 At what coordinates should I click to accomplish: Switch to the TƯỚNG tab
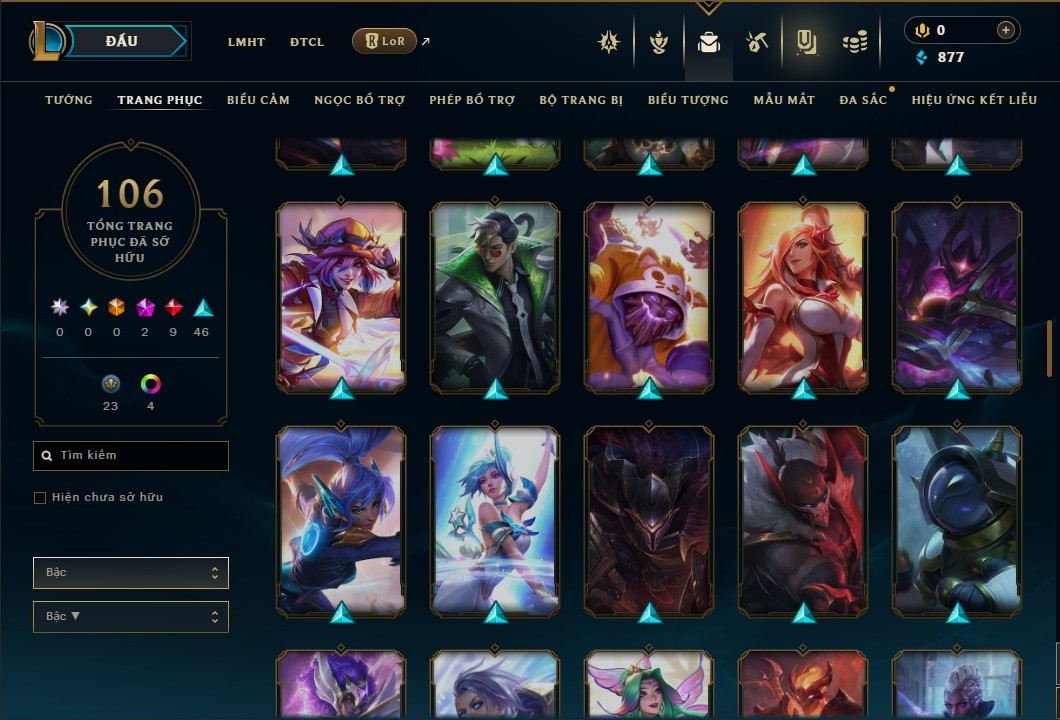pyautogui.click(x=69, y=100)
